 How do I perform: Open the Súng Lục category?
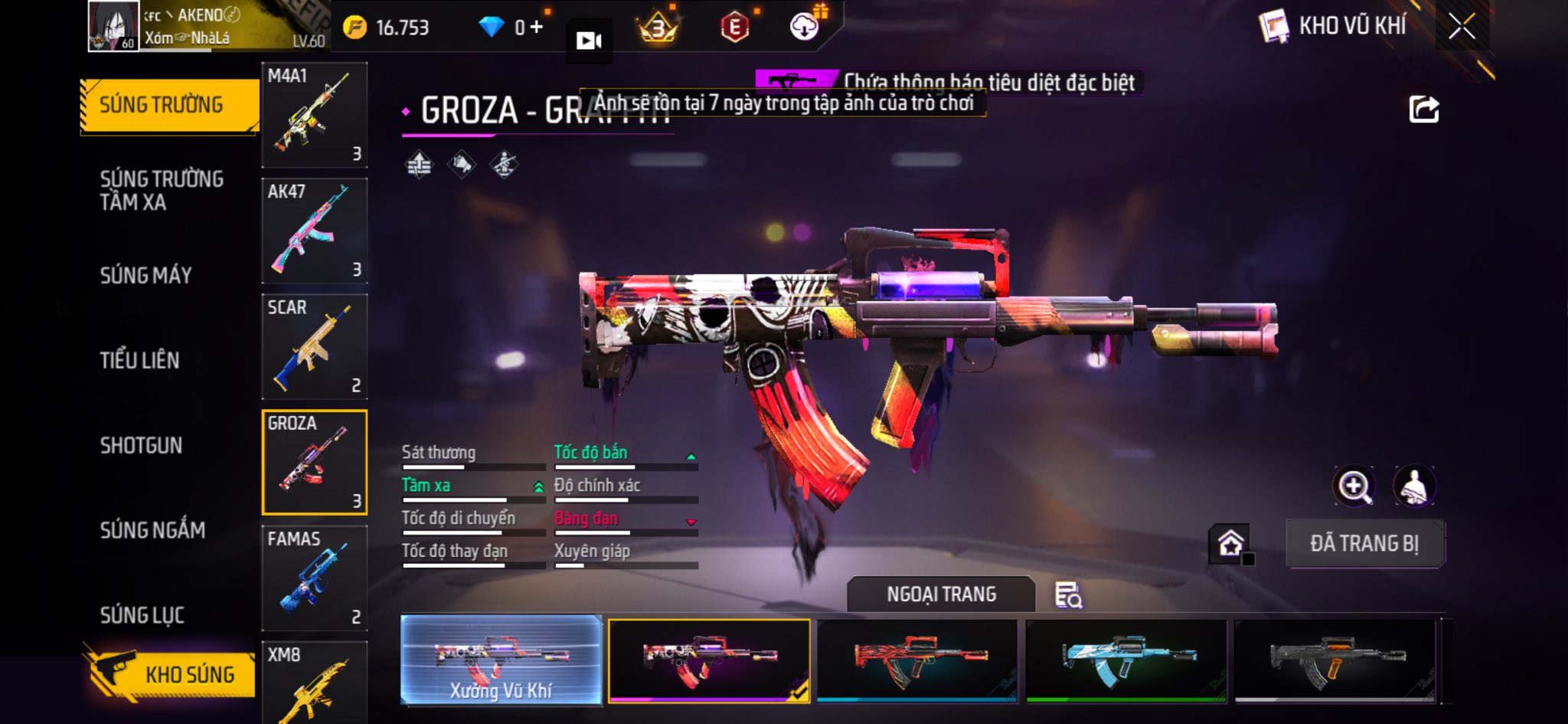142,614
